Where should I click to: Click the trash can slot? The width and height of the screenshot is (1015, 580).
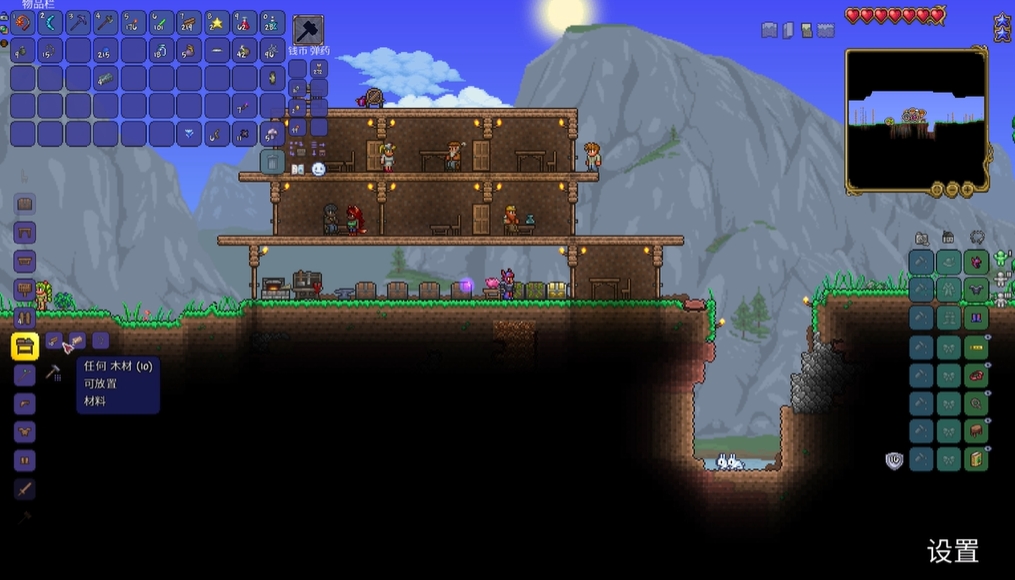[272, 162]
